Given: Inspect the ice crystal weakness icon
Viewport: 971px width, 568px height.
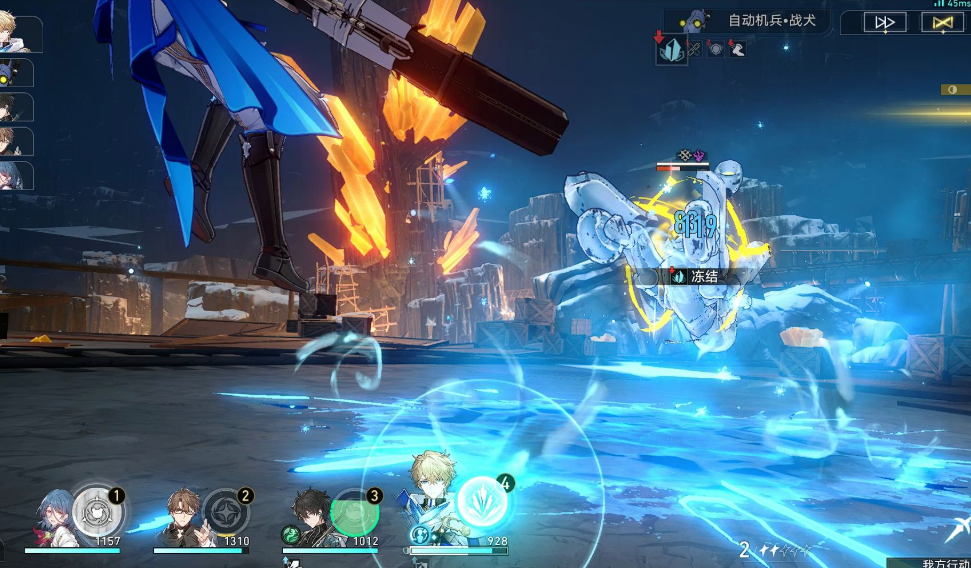Looking at the screenshot, I should pos(672,49).
